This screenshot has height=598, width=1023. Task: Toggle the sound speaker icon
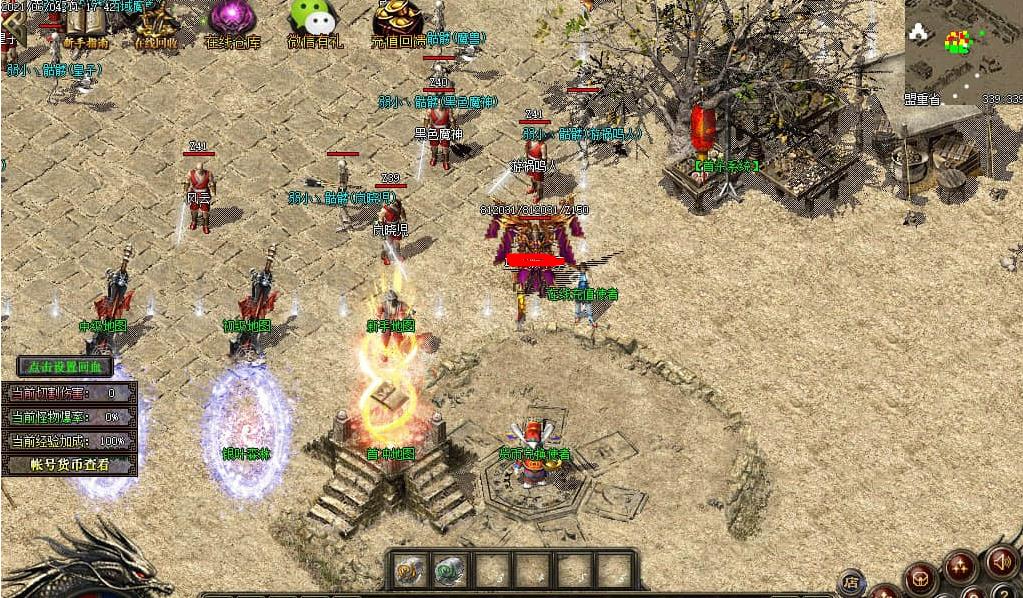(1001, 562)
